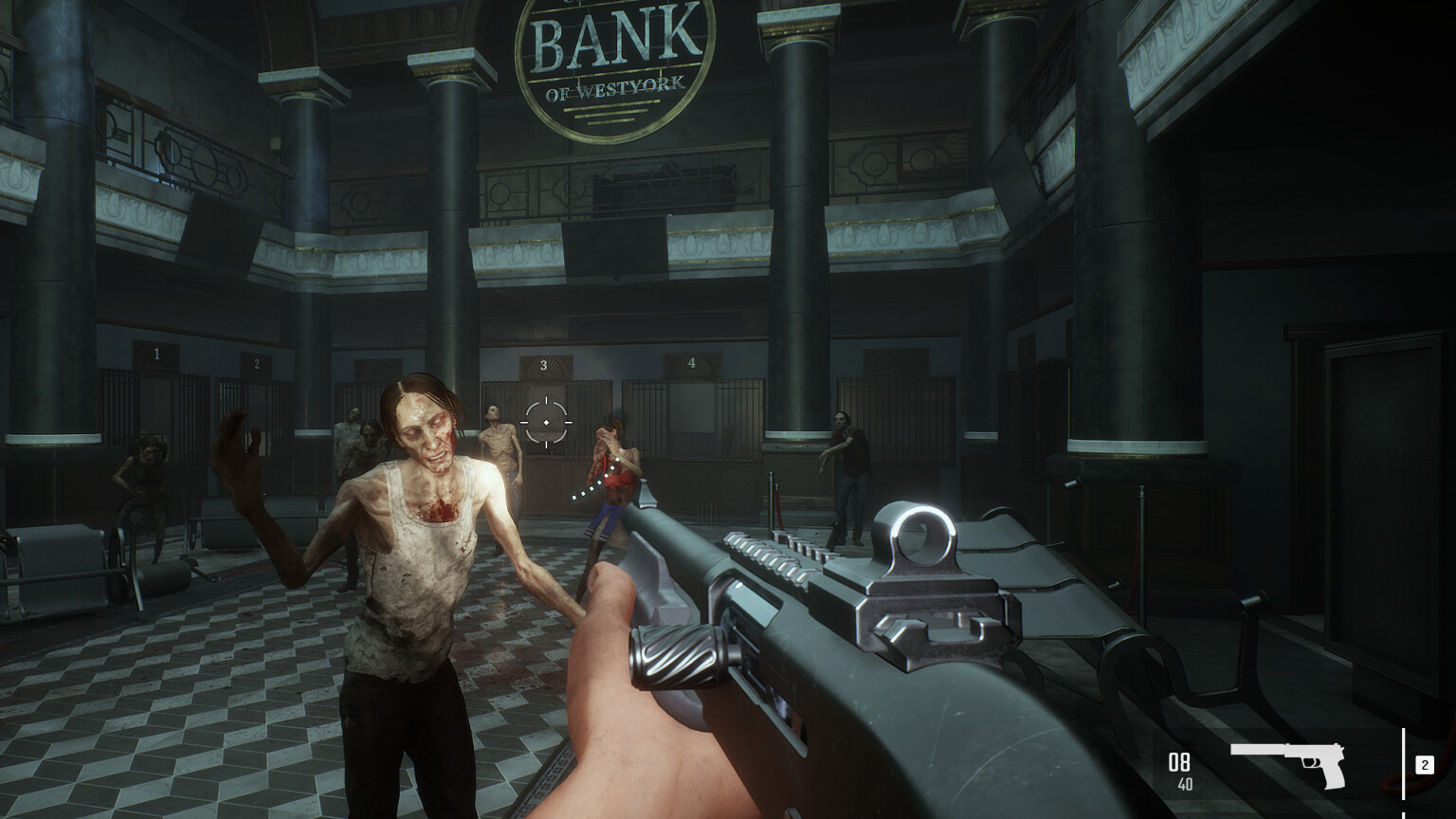Select the pistol weapon icon
The image size is (1456, 819).
[1289, 762]
